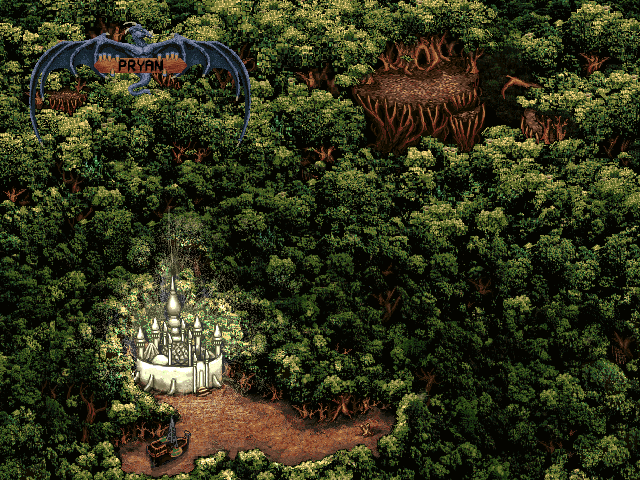640x480 pixels.
Task: Select the docked ship in the clearing
Action: 167,445
